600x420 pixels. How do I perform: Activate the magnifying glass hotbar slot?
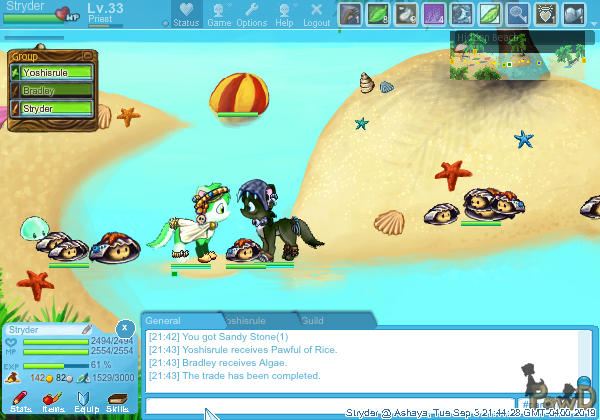point(519,14)
